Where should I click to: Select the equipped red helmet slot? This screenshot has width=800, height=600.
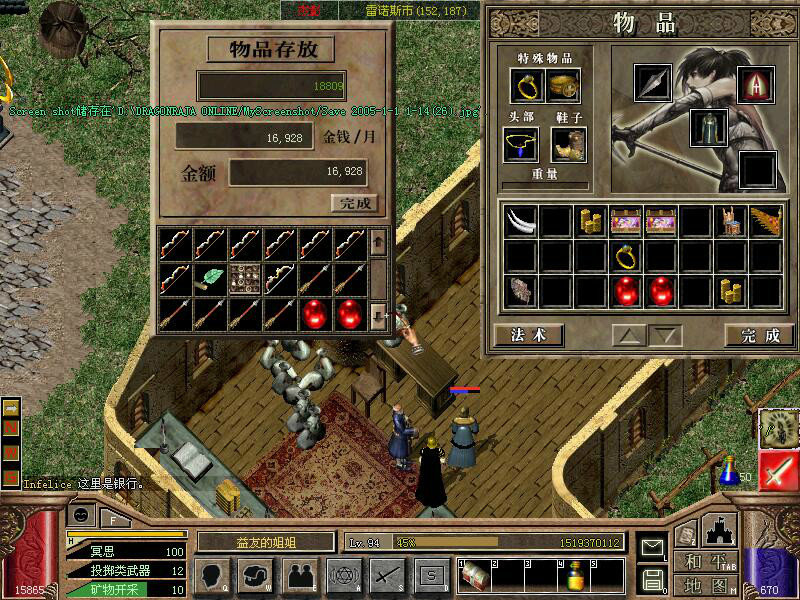coord(757,86)
